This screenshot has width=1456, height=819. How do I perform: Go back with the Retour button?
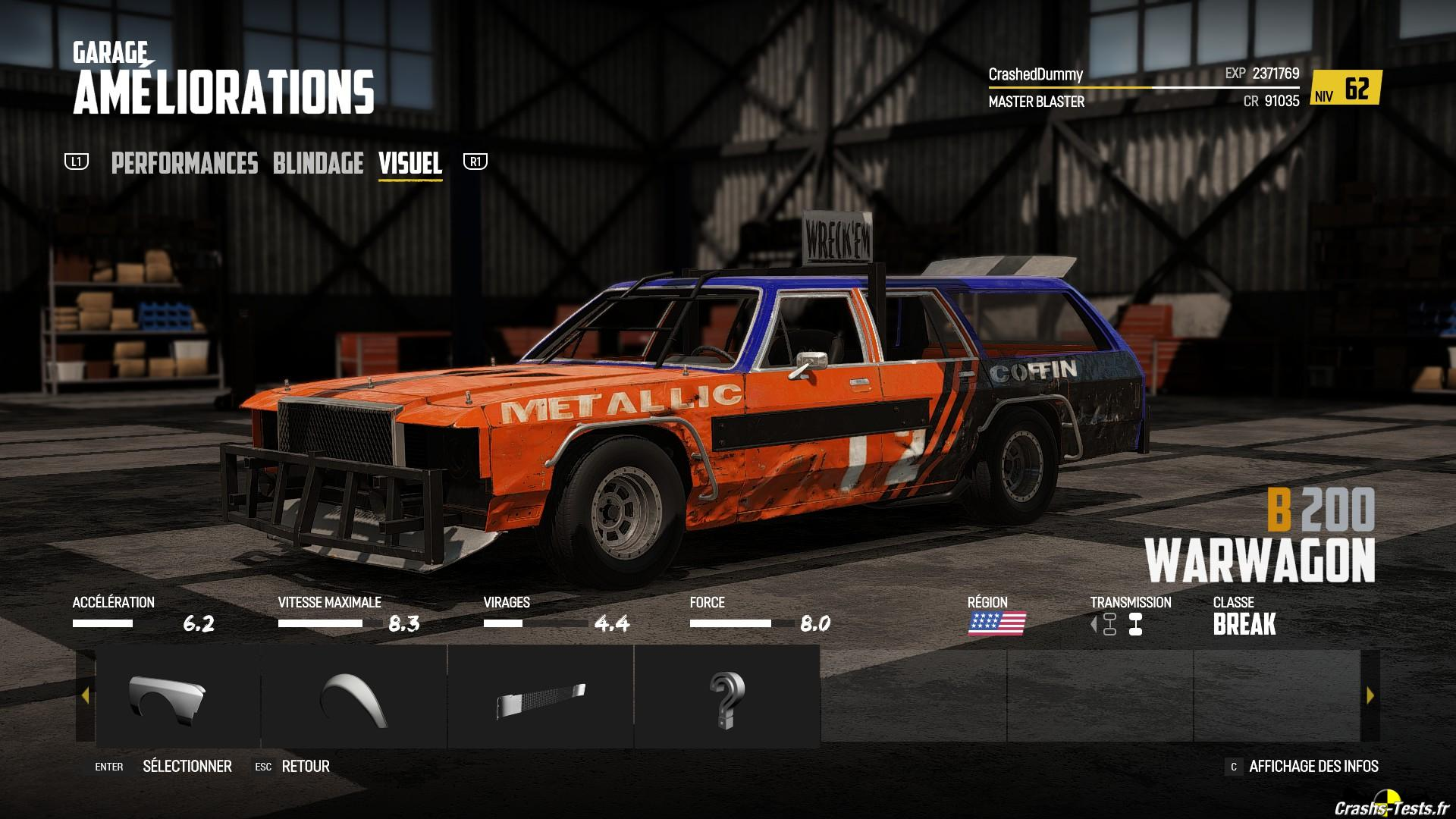pyautogui.click(x=305, y=767)
